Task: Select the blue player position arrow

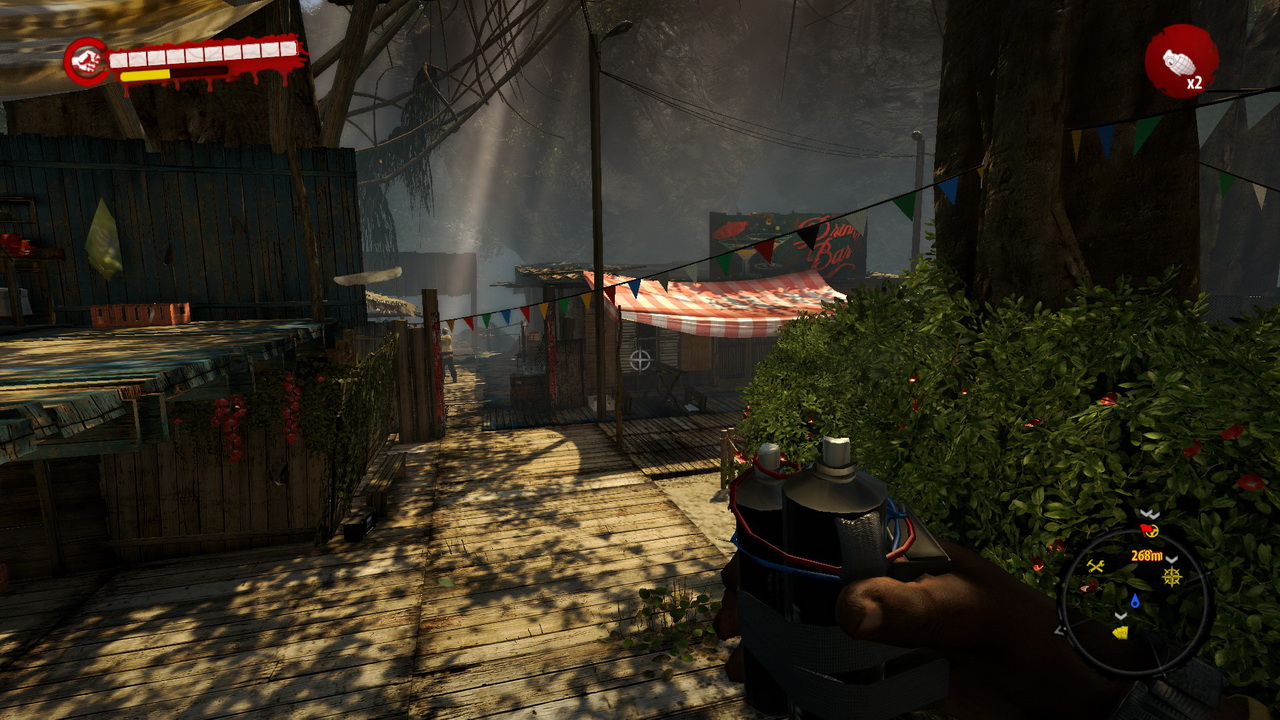Action: 1135,602
